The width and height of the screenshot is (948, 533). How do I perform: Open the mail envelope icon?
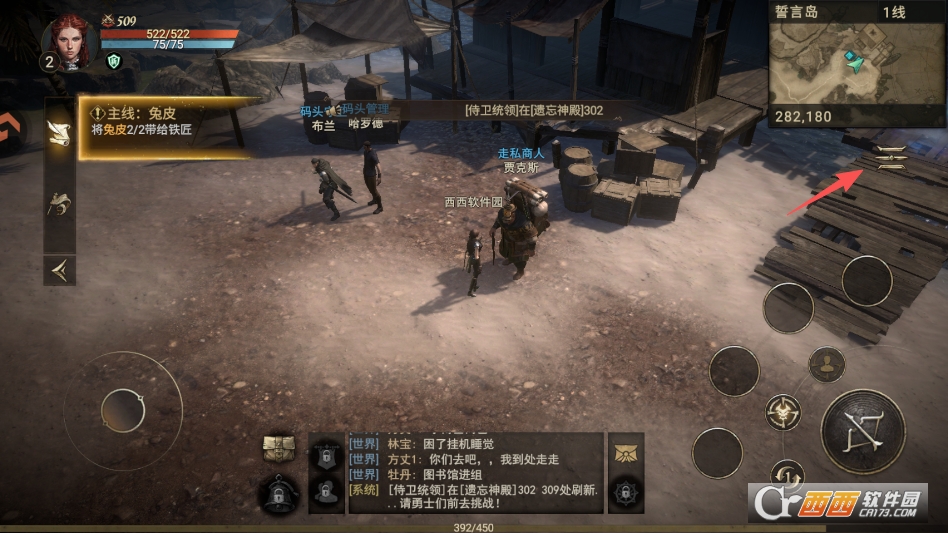625,451
